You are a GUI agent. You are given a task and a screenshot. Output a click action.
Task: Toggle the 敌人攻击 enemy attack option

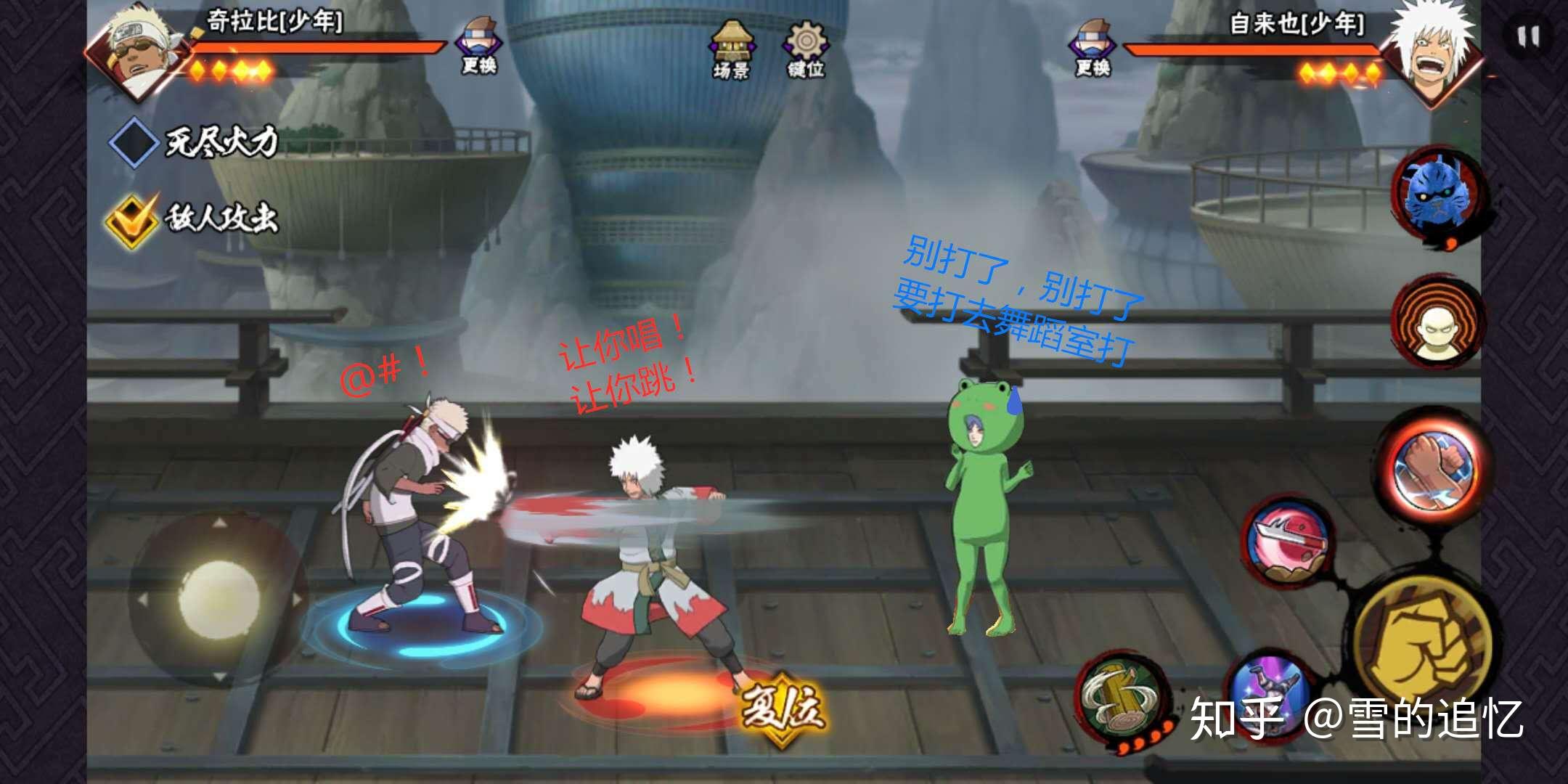click(132, 219)
